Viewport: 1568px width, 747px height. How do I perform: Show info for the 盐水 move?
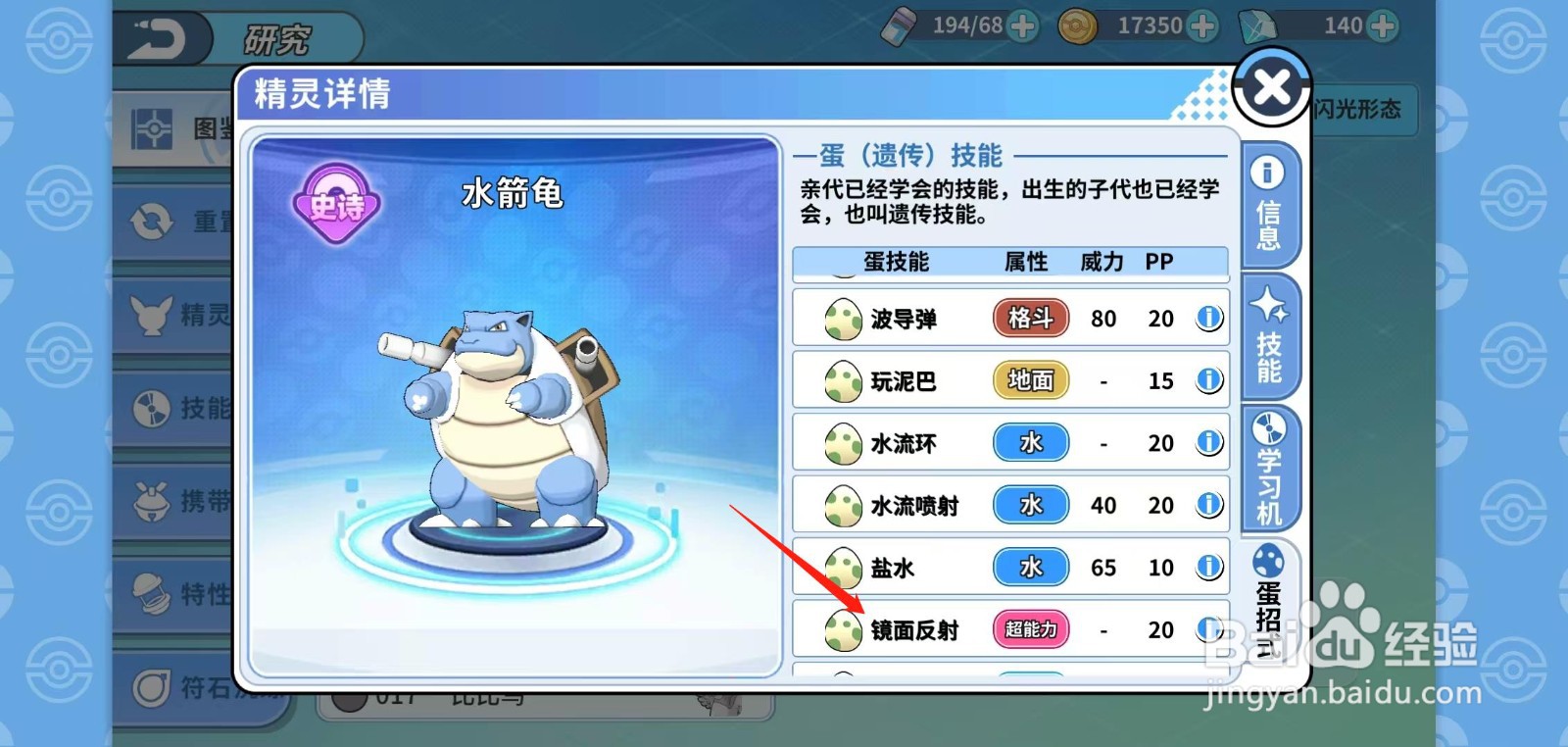pos(1206,567)
